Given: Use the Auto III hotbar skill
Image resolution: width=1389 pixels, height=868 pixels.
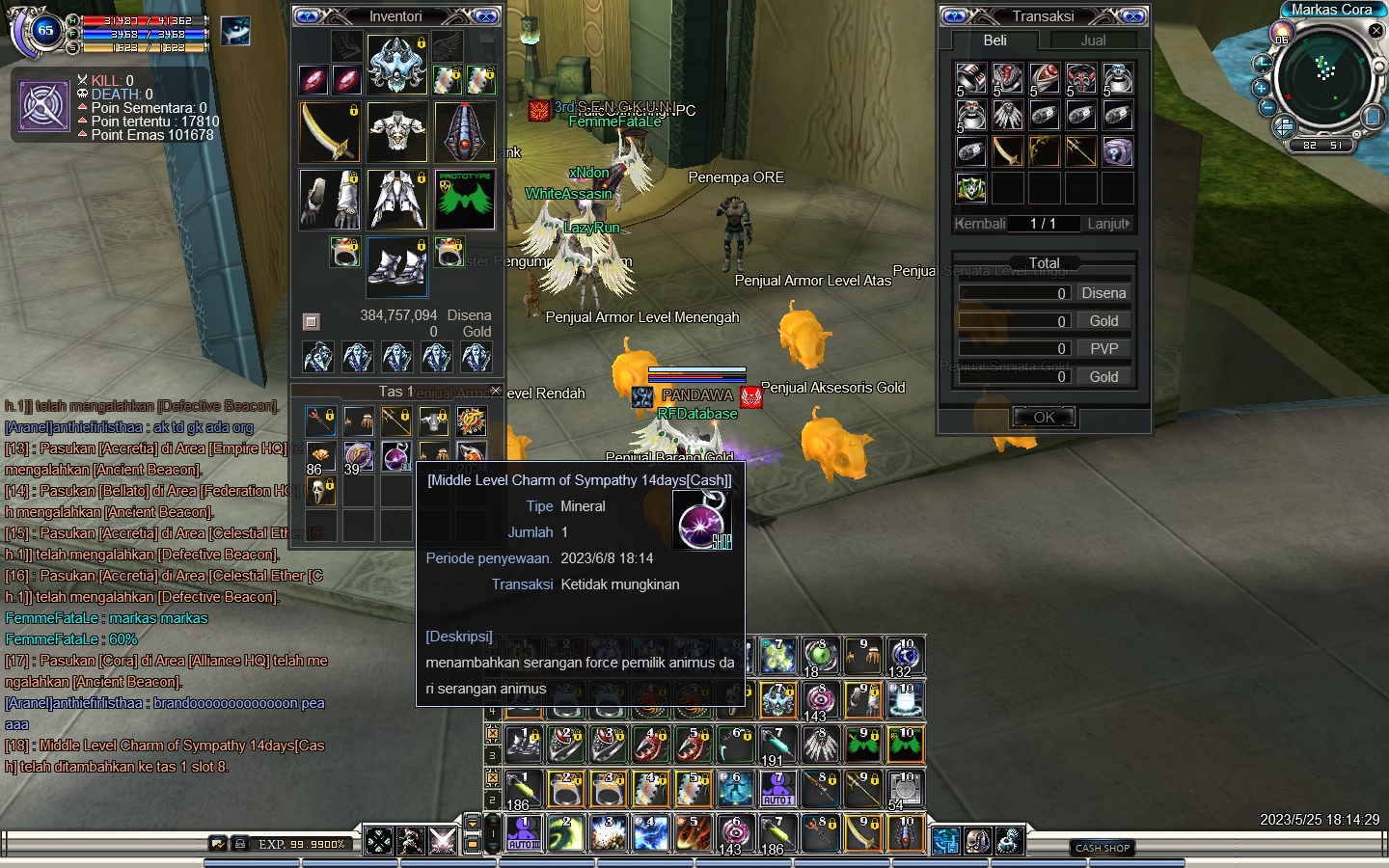Looking at the screenshot, I should [525, 833].
